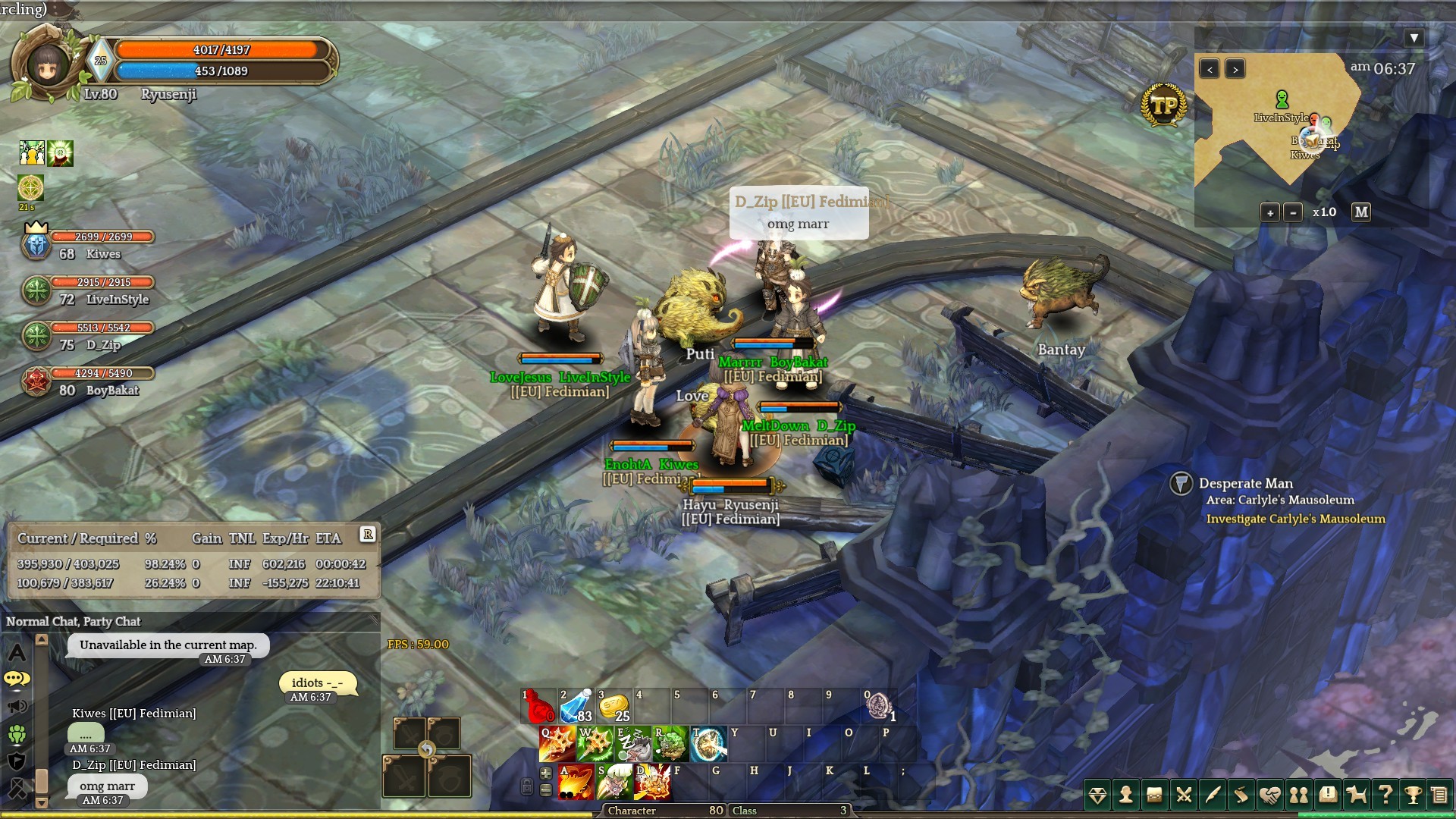Activate the green bush creature skill on R
This screenshot has width=1456, height=819.
670,744
